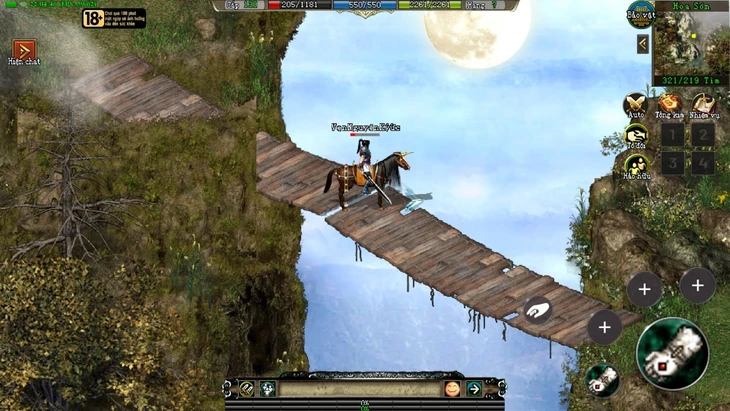Click the emoji smiley face button
The image size is (730, 411).
pyautogui.click(x=452, y=388)
